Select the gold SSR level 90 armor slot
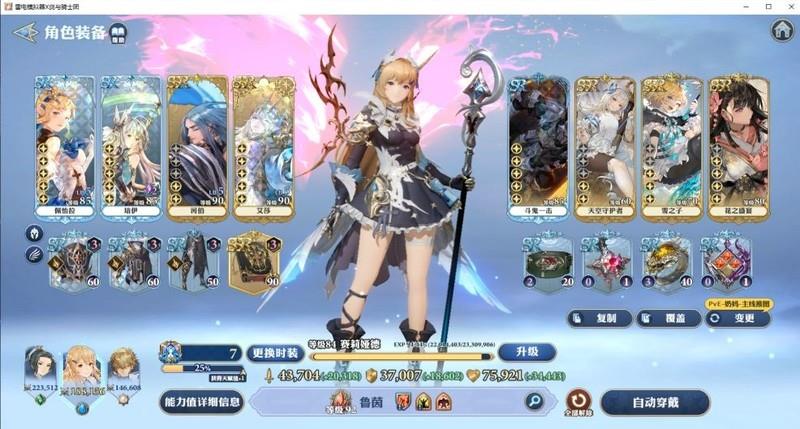Screen dimensions: 800x429 click(x=255, y=262)
